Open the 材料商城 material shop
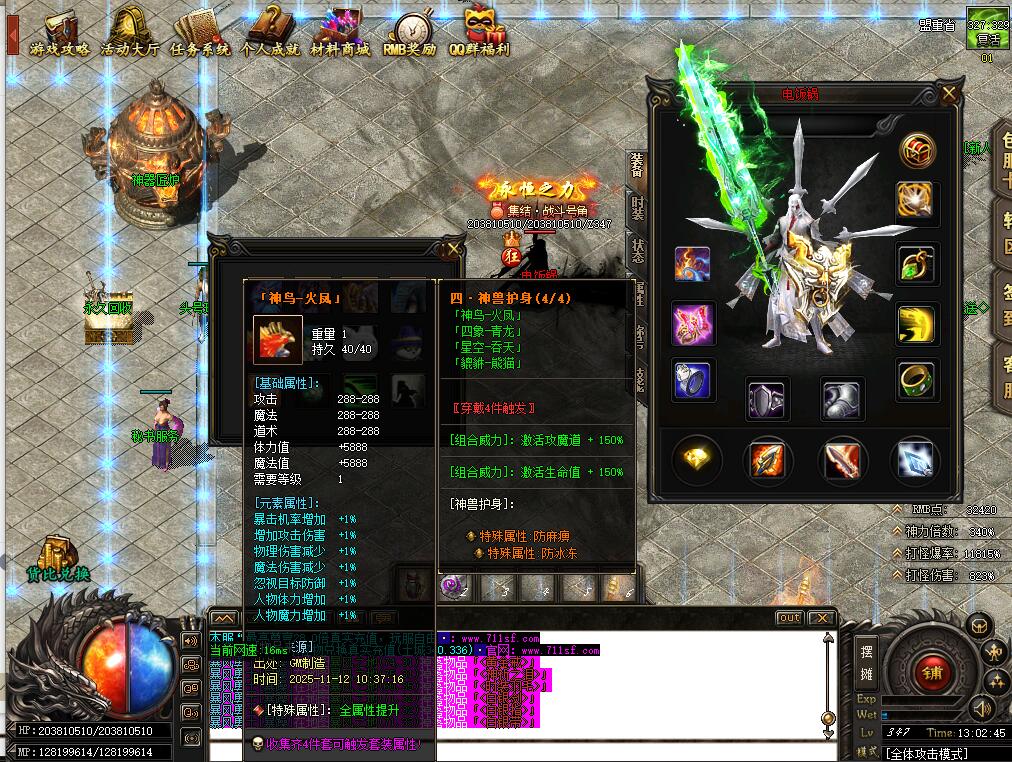Screen dimensions: 1012x762 coord(340,33)
